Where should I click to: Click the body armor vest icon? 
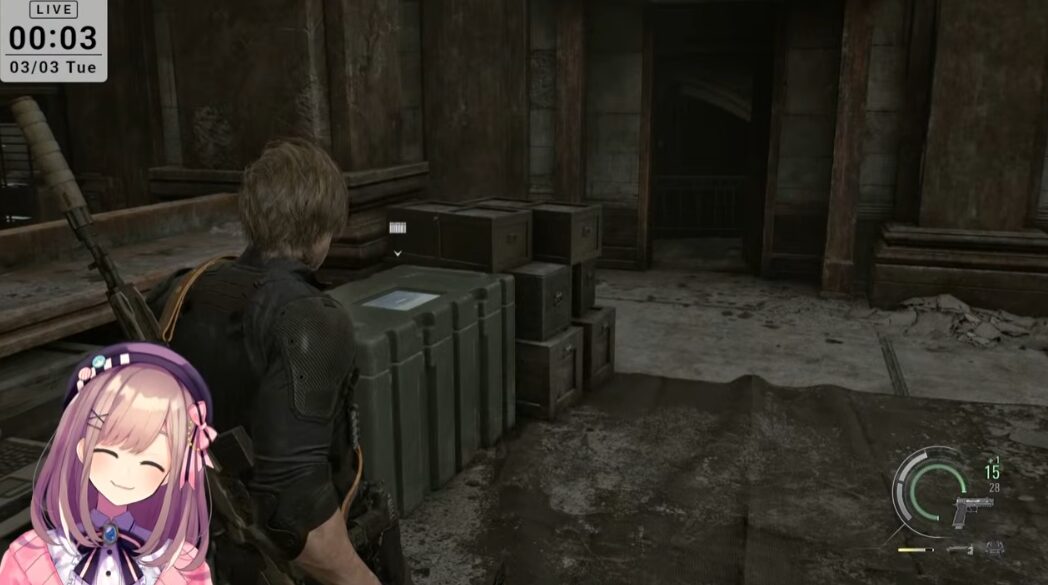coord(994,548)
